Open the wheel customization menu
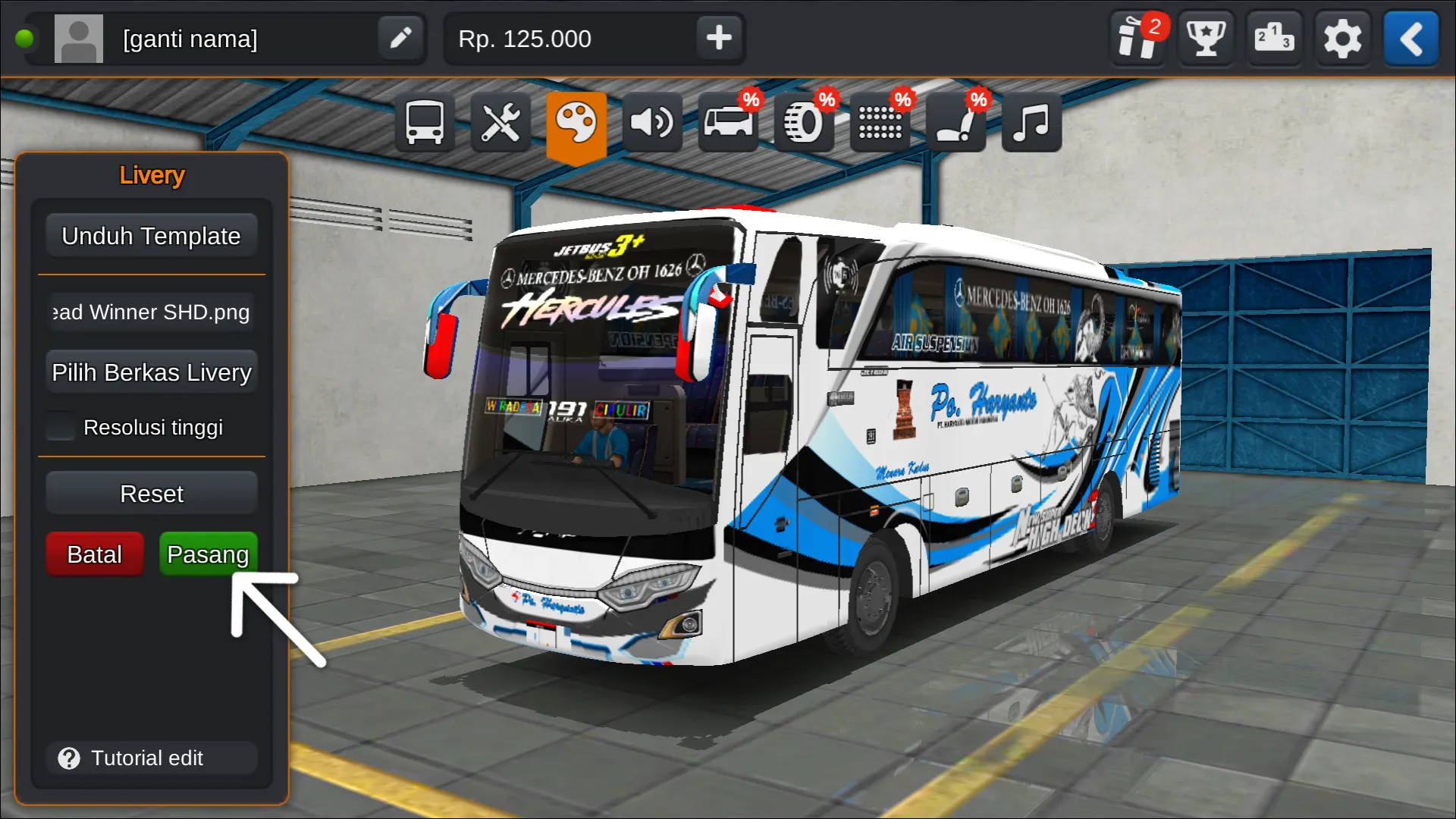 point(804,121)
